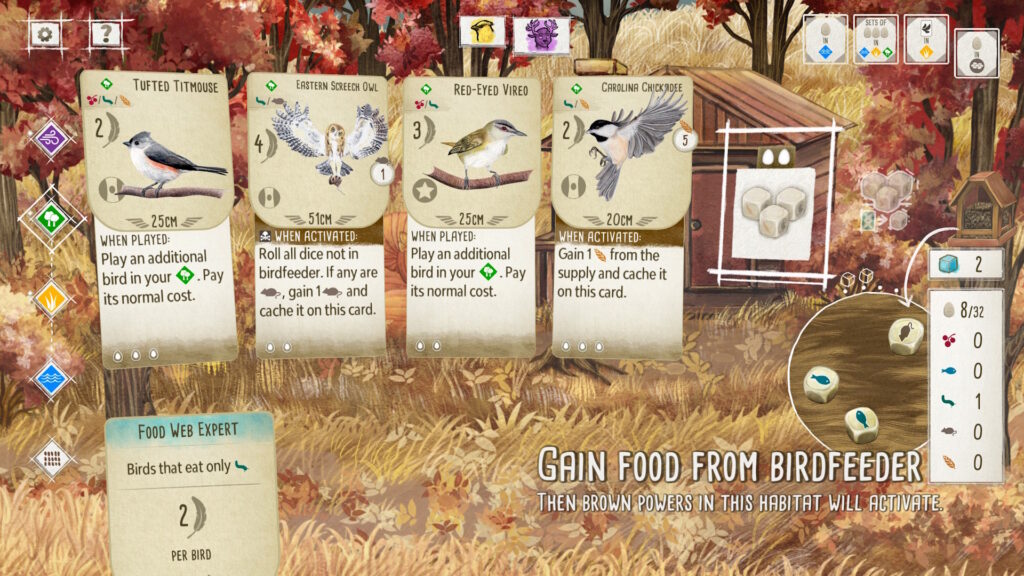Open the question mark help button

(104, 34)
